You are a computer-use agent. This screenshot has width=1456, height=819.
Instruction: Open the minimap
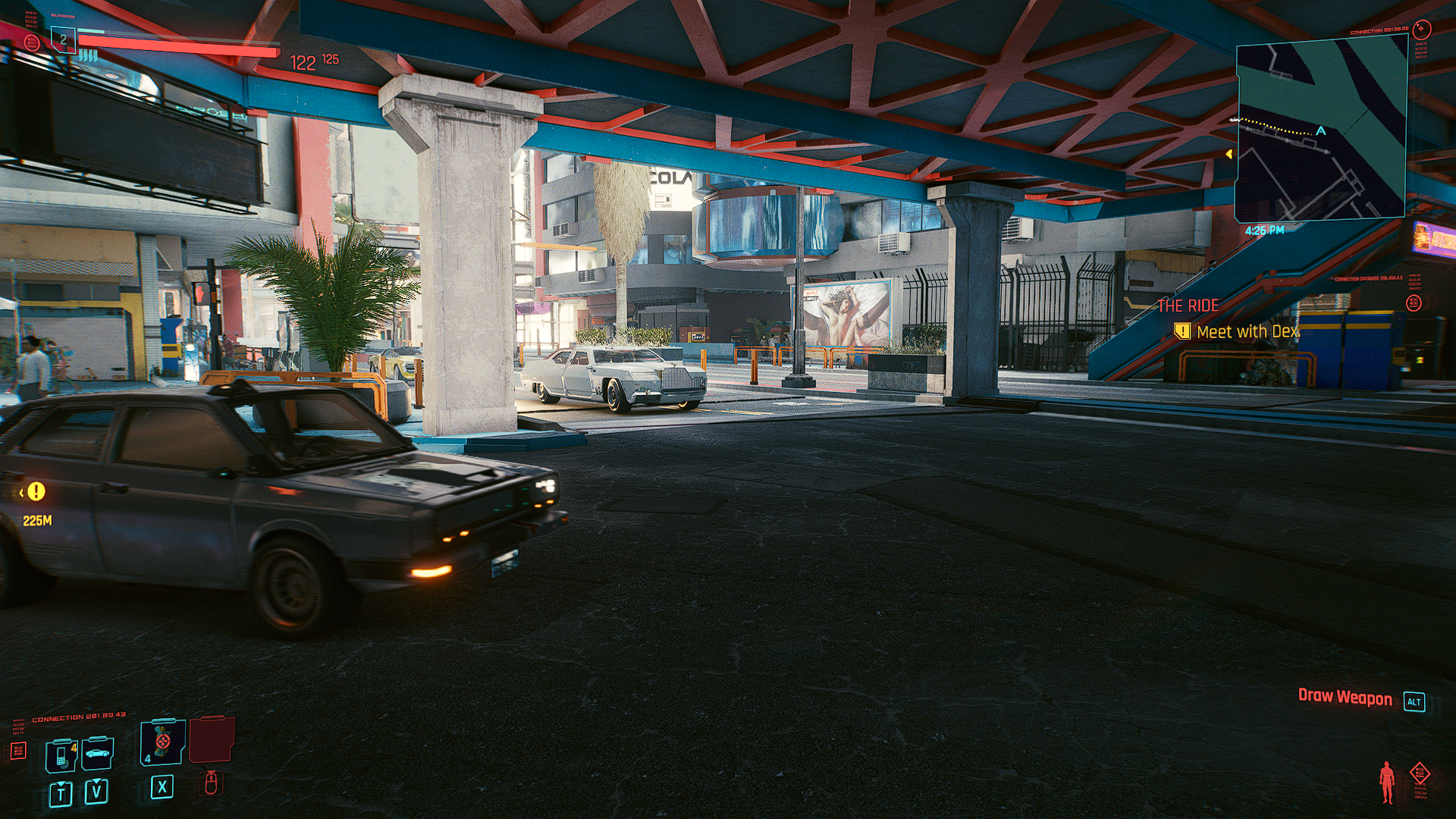coord(1320,131)
